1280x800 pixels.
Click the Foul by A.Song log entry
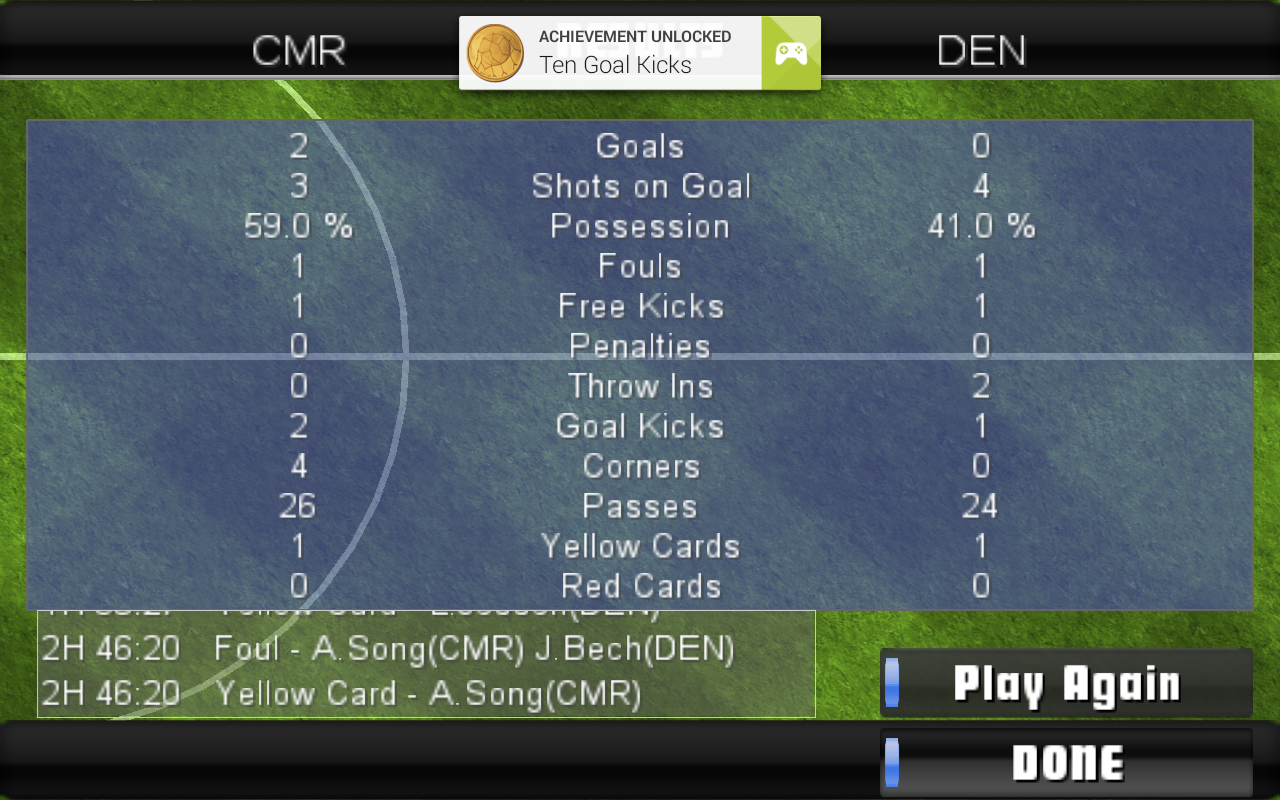[425, 649]
